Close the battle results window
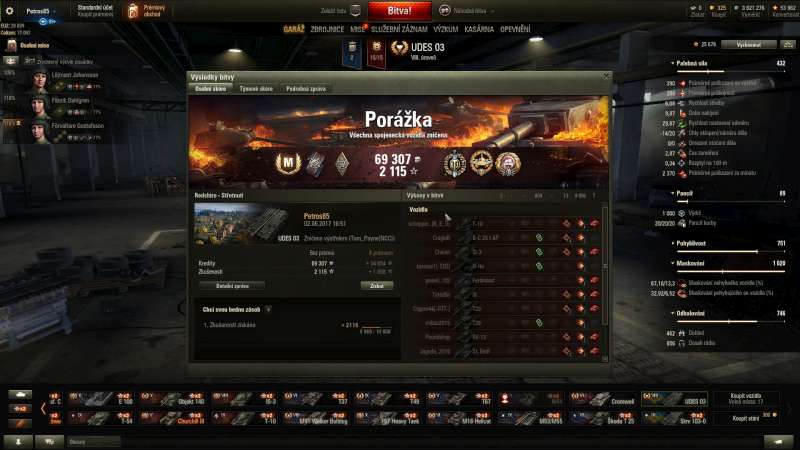Screen dimensions: 800x450 coord(606,76)
